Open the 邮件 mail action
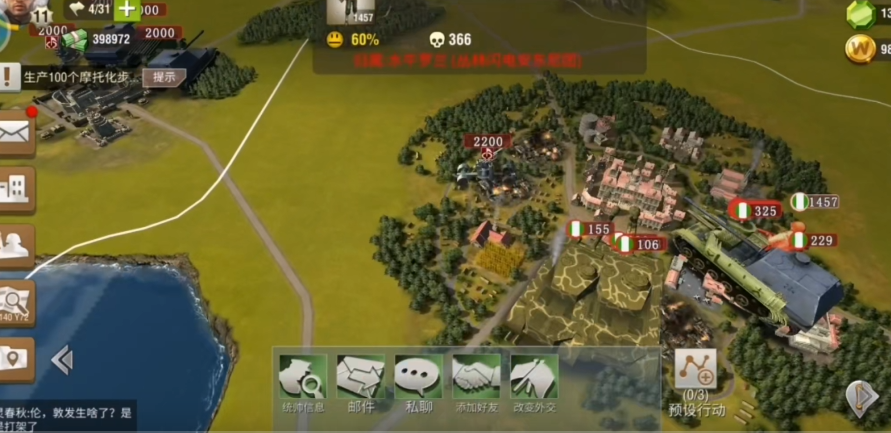 [360, 381]
